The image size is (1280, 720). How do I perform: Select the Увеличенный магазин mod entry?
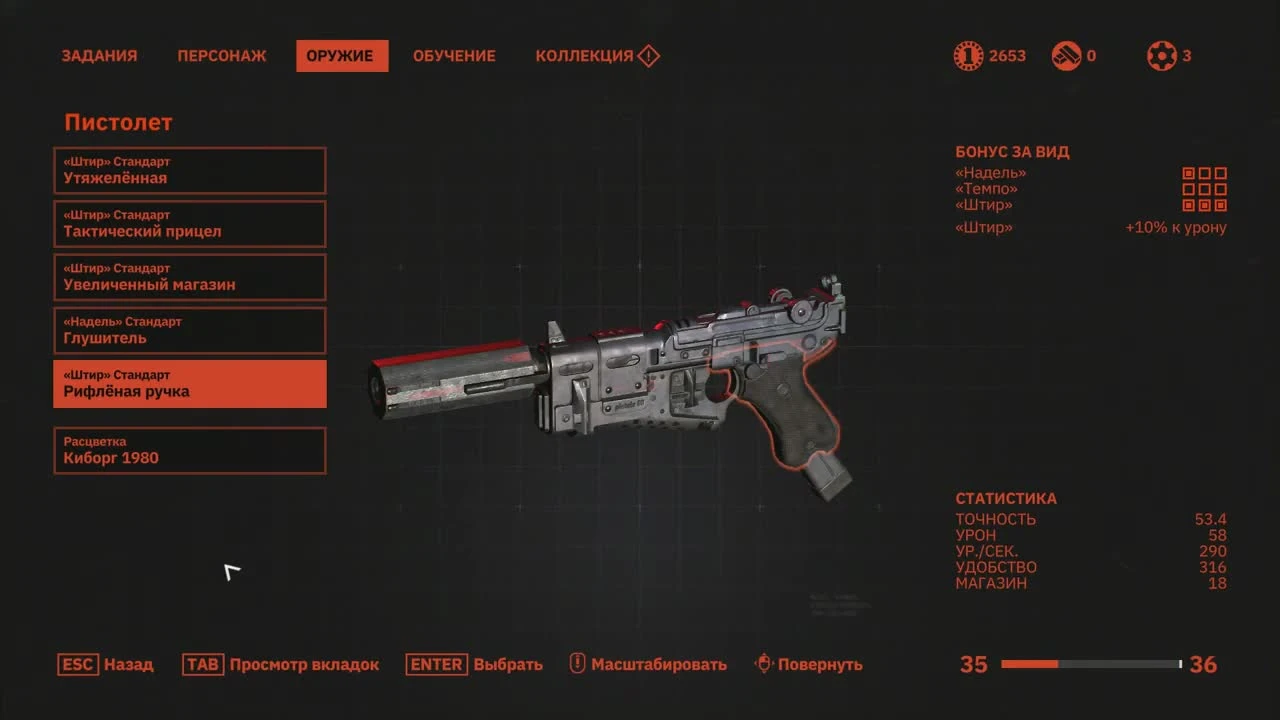(190, 277)
